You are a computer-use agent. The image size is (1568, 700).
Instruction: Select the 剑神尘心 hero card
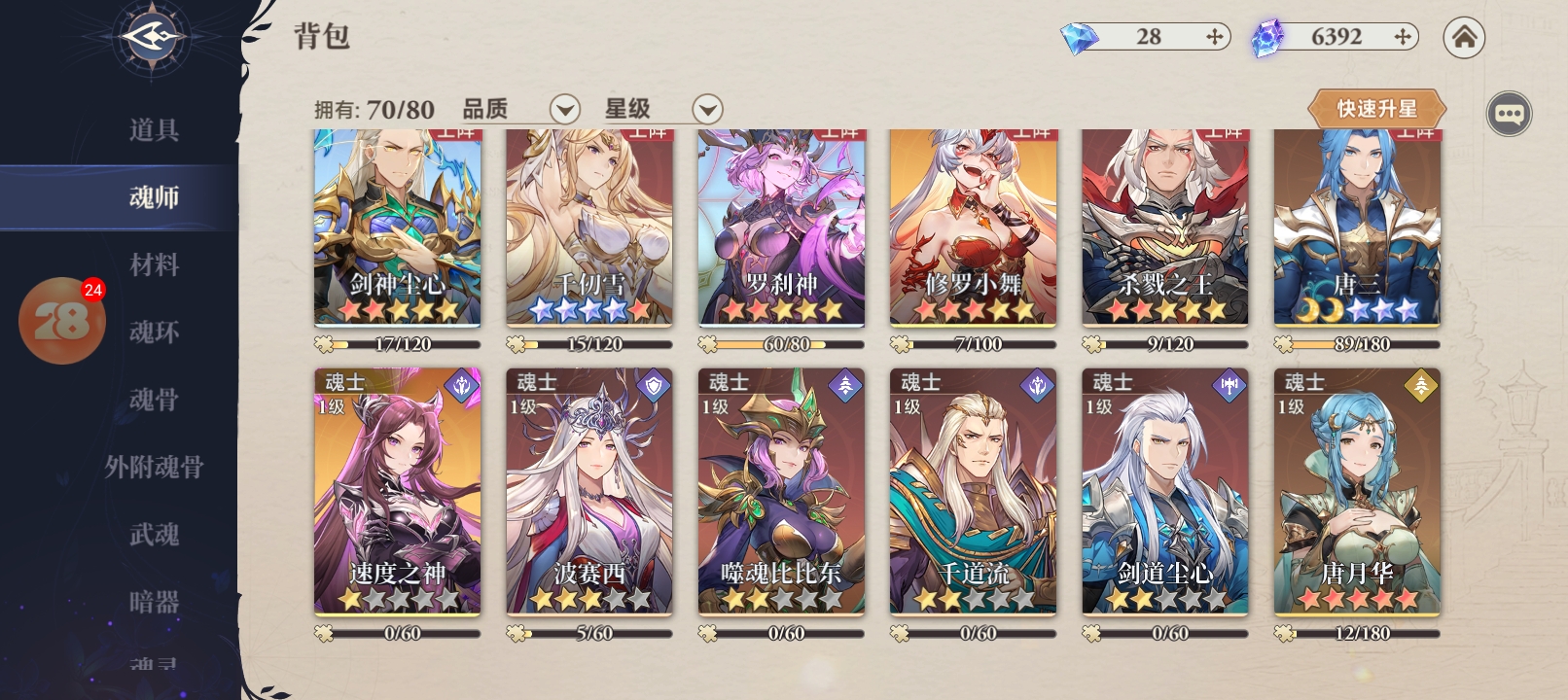click(x=397, y=228)
